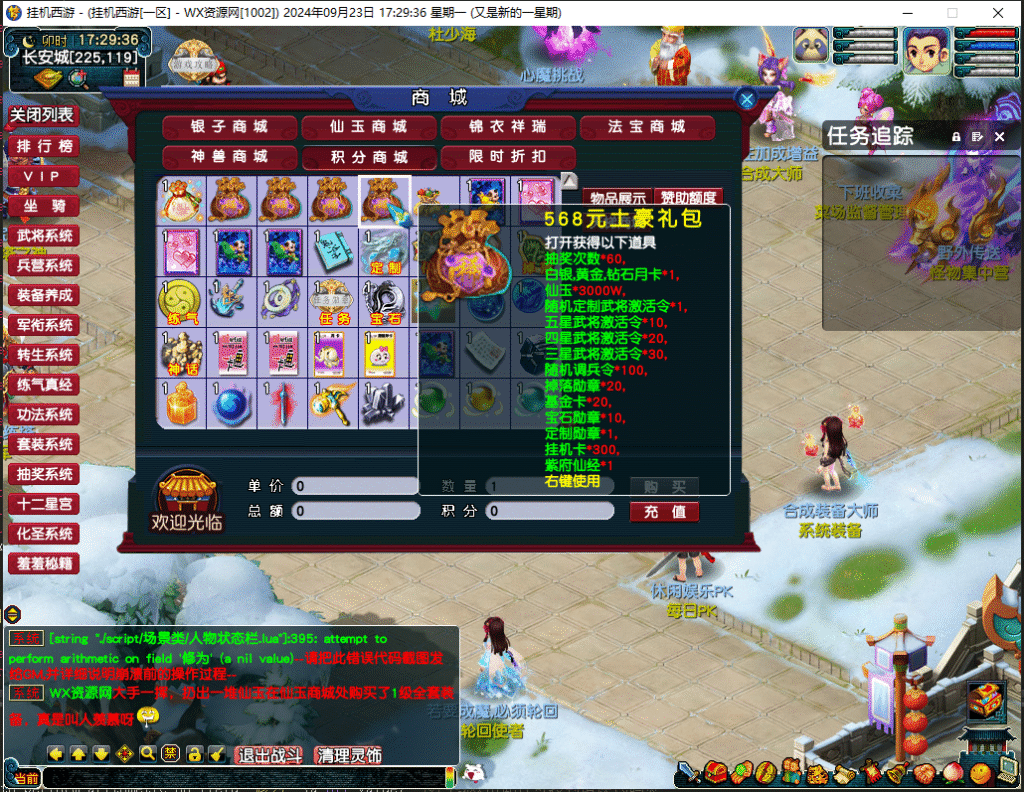Open the 仙玉商城 shop category
Image resolution: width=1024 pixels, height=792 pixels.
[x=369, y=127]
